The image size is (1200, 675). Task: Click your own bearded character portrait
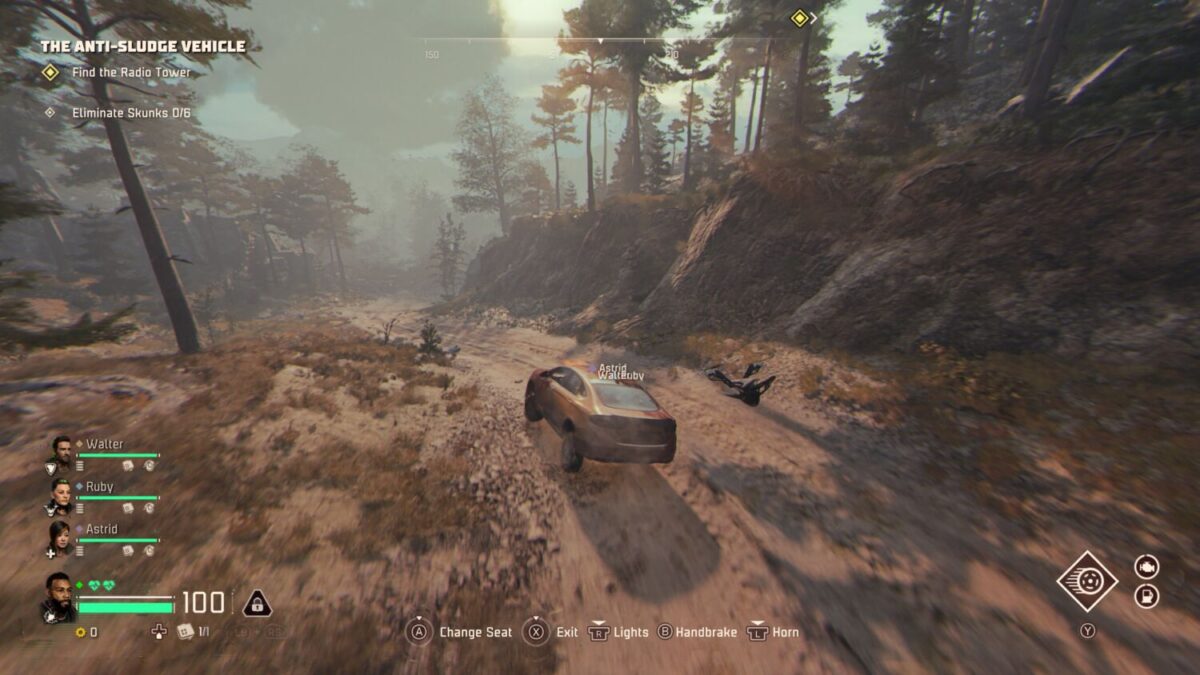(58, 596)
